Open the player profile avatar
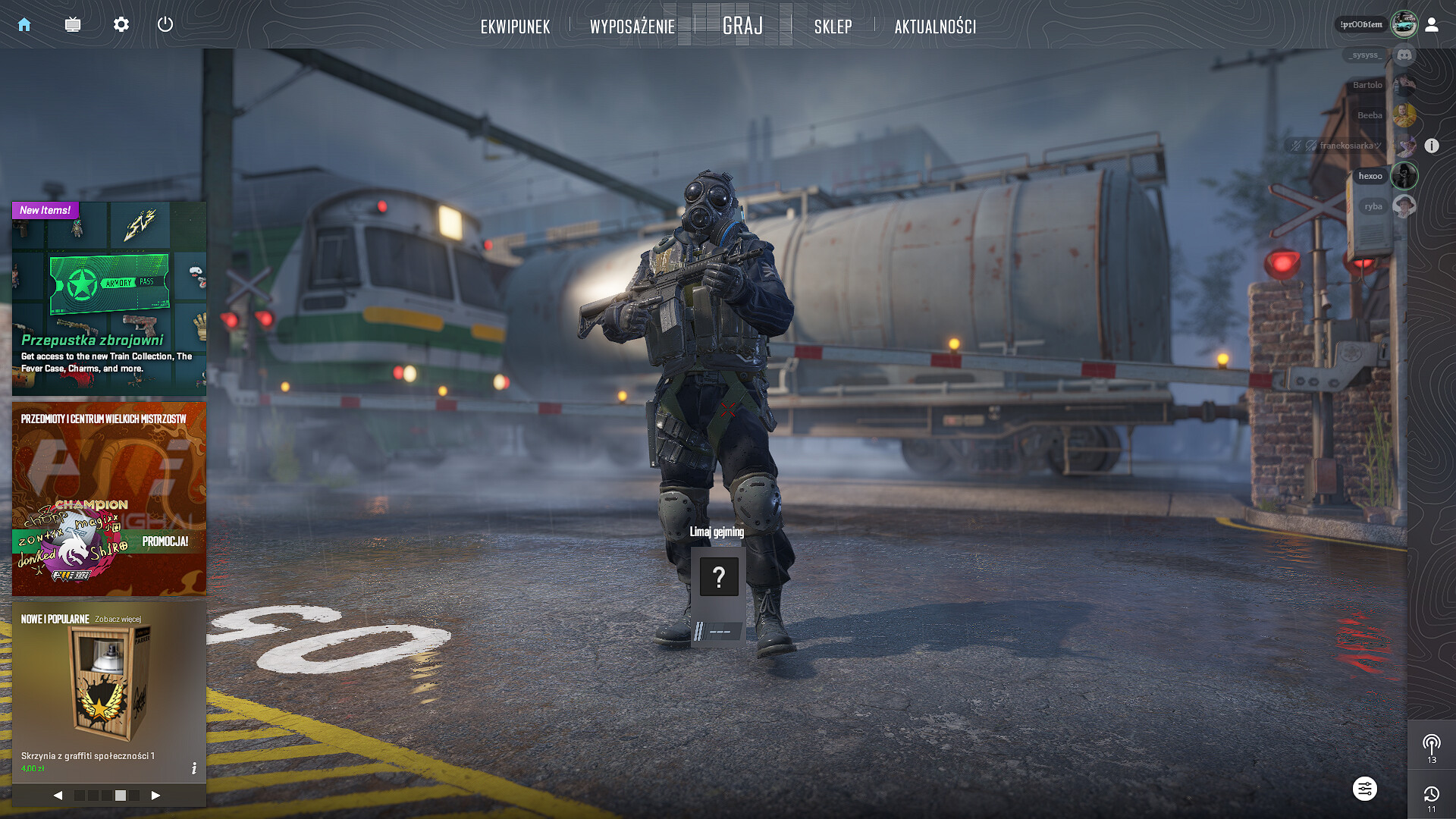 (1404, 24)
